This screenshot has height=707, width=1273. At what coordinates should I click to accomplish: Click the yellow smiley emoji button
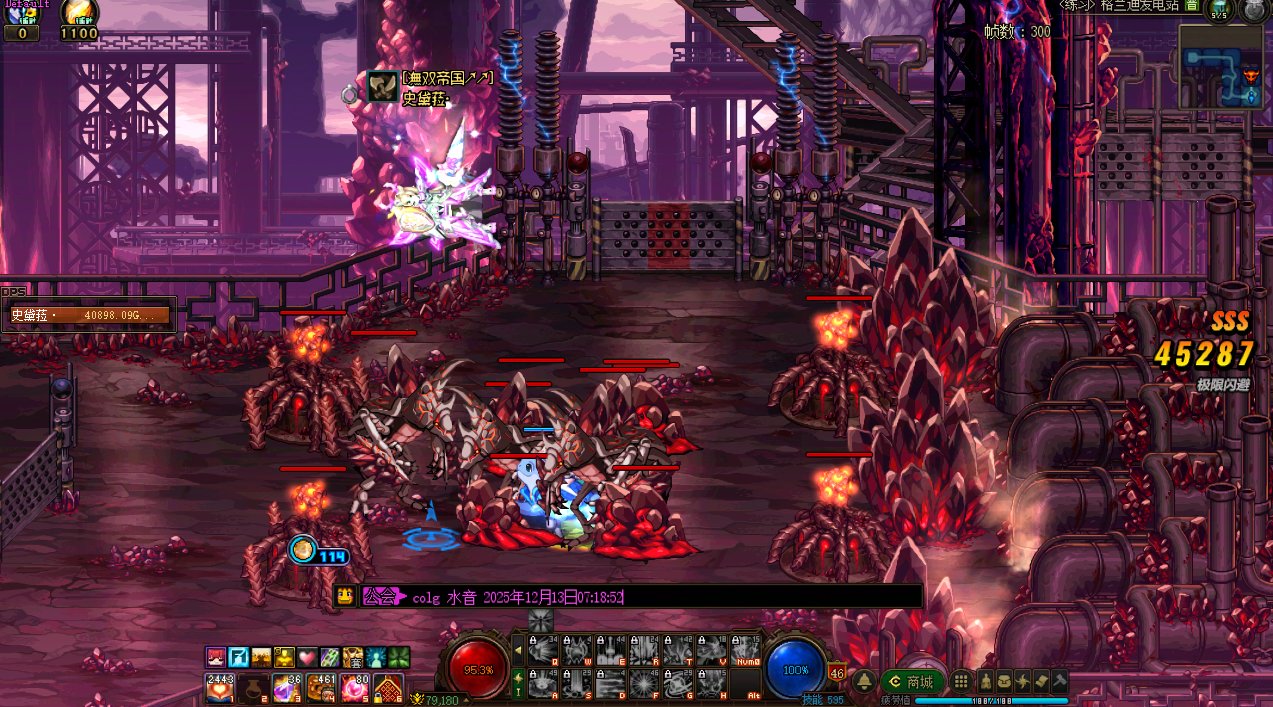pos(344,597)
